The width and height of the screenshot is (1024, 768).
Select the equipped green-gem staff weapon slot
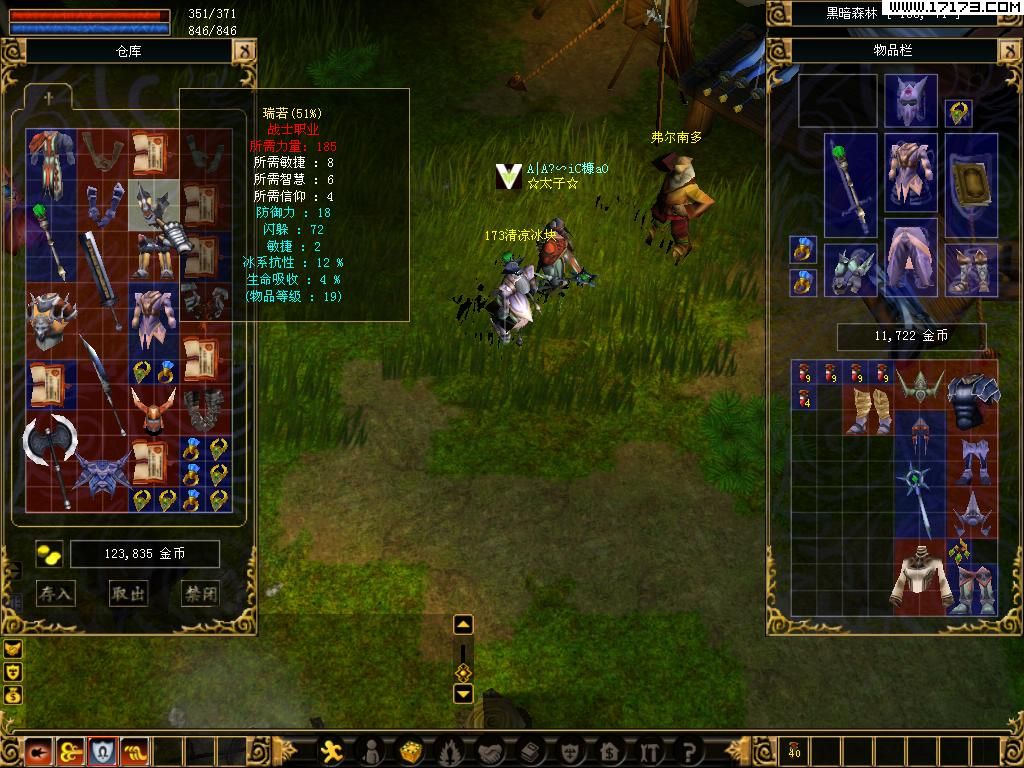coord(850,187)
